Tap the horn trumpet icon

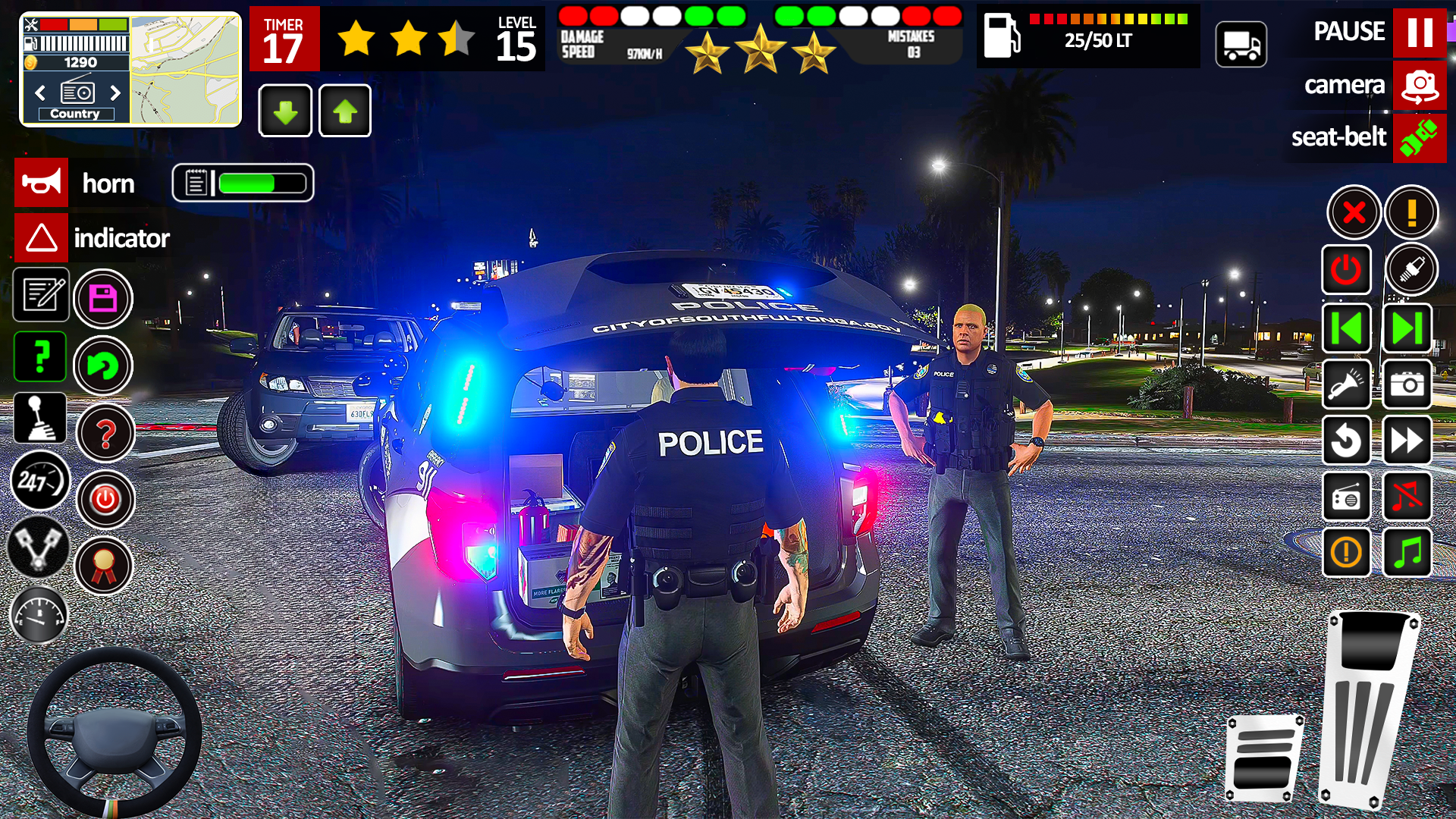point(42,182)
